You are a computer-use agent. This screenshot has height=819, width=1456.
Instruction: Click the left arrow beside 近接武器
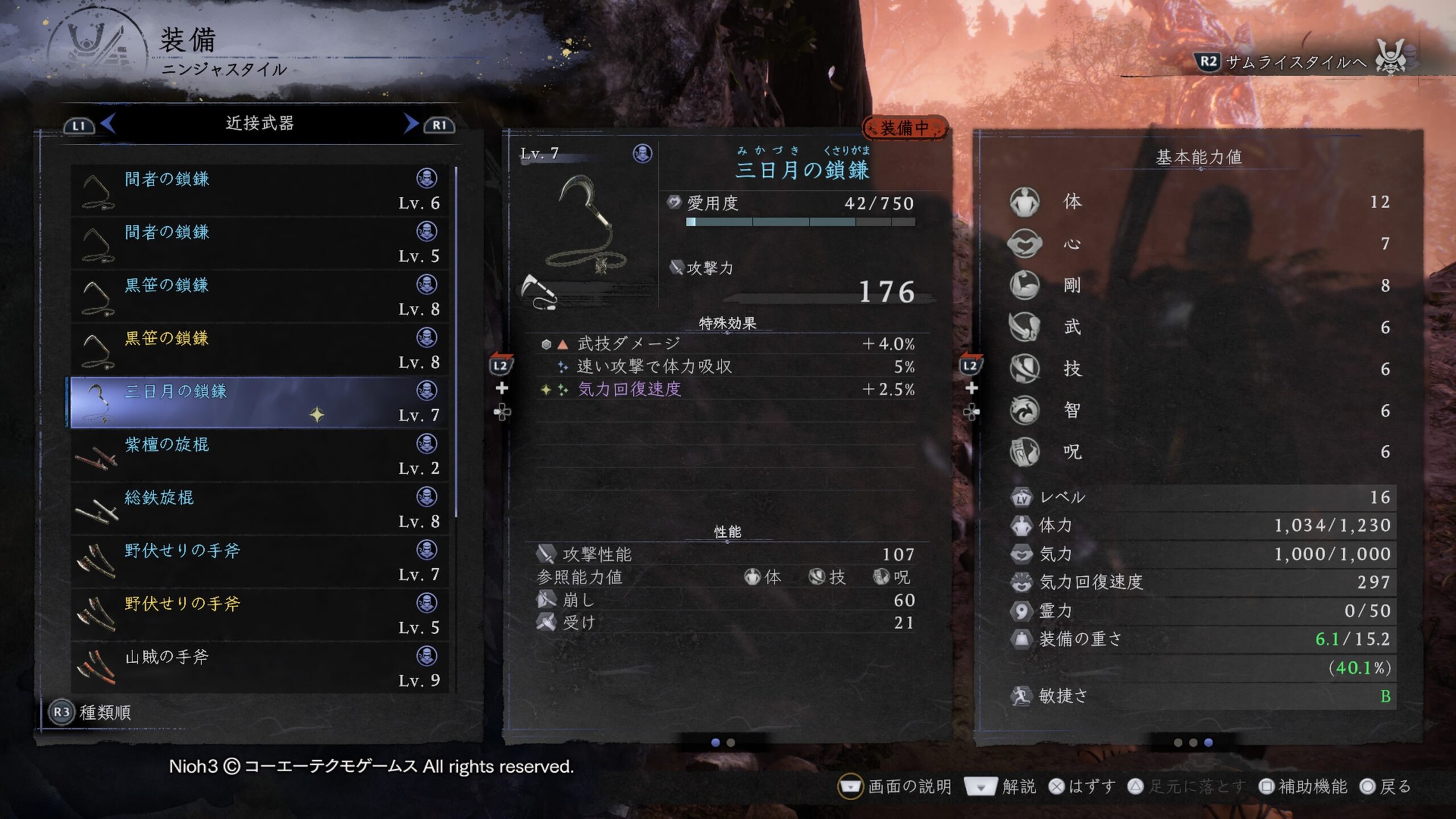109,123
